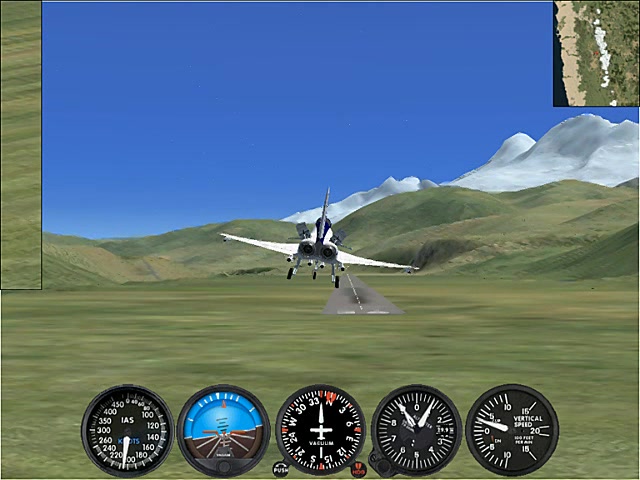Select the secondary view window on left

[21, 145]
